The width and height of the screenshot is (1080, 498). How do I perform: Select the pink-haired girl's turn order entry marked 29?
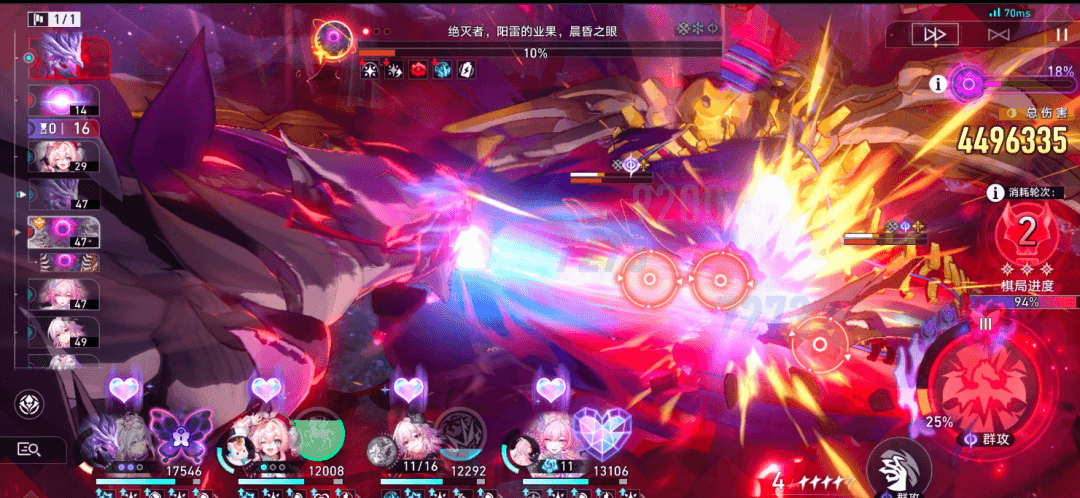pyautogui.click(x=66, y=158)
